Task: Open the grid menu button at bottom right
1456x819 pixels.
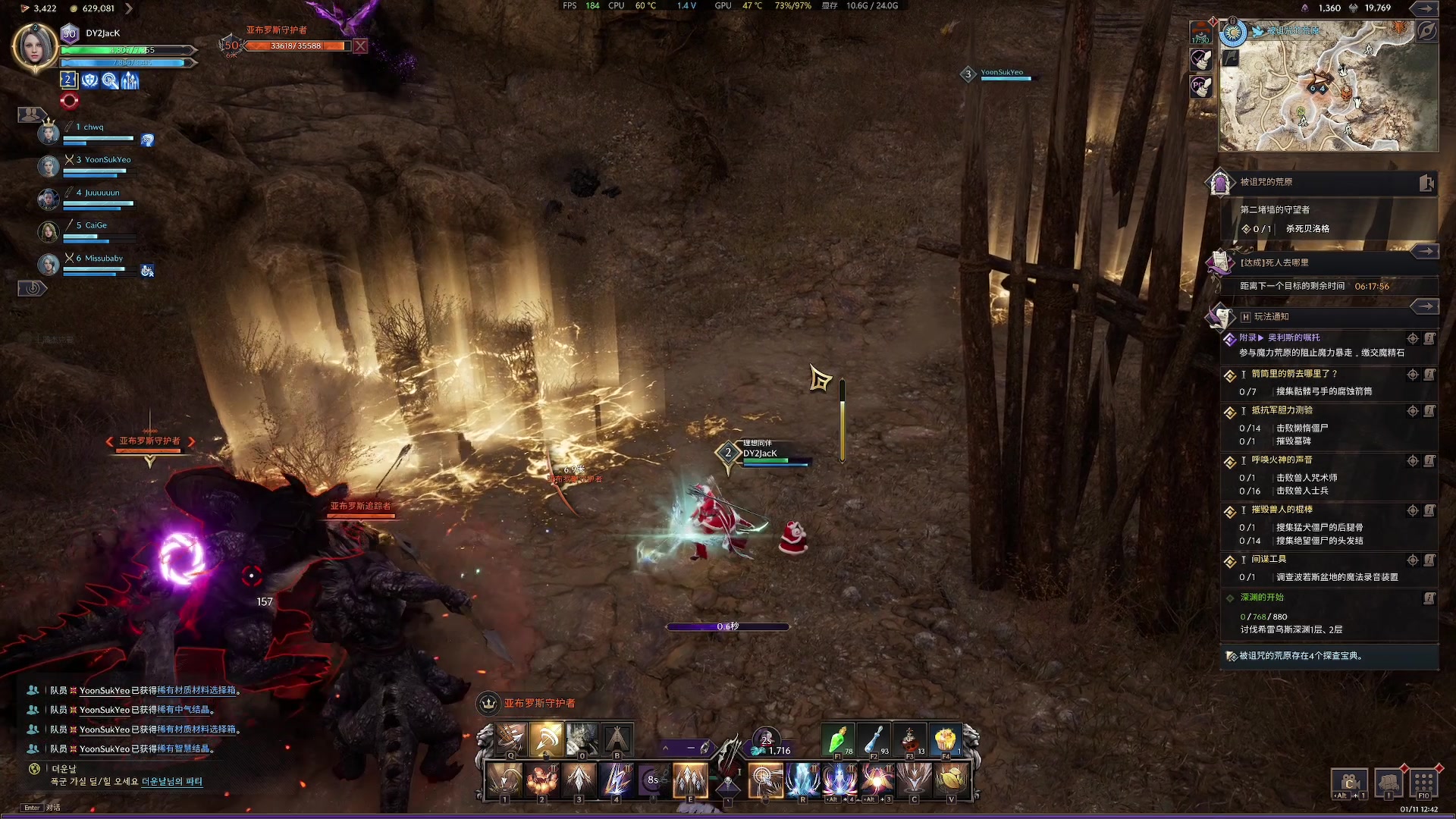Action: click(x=1423, y=781)
